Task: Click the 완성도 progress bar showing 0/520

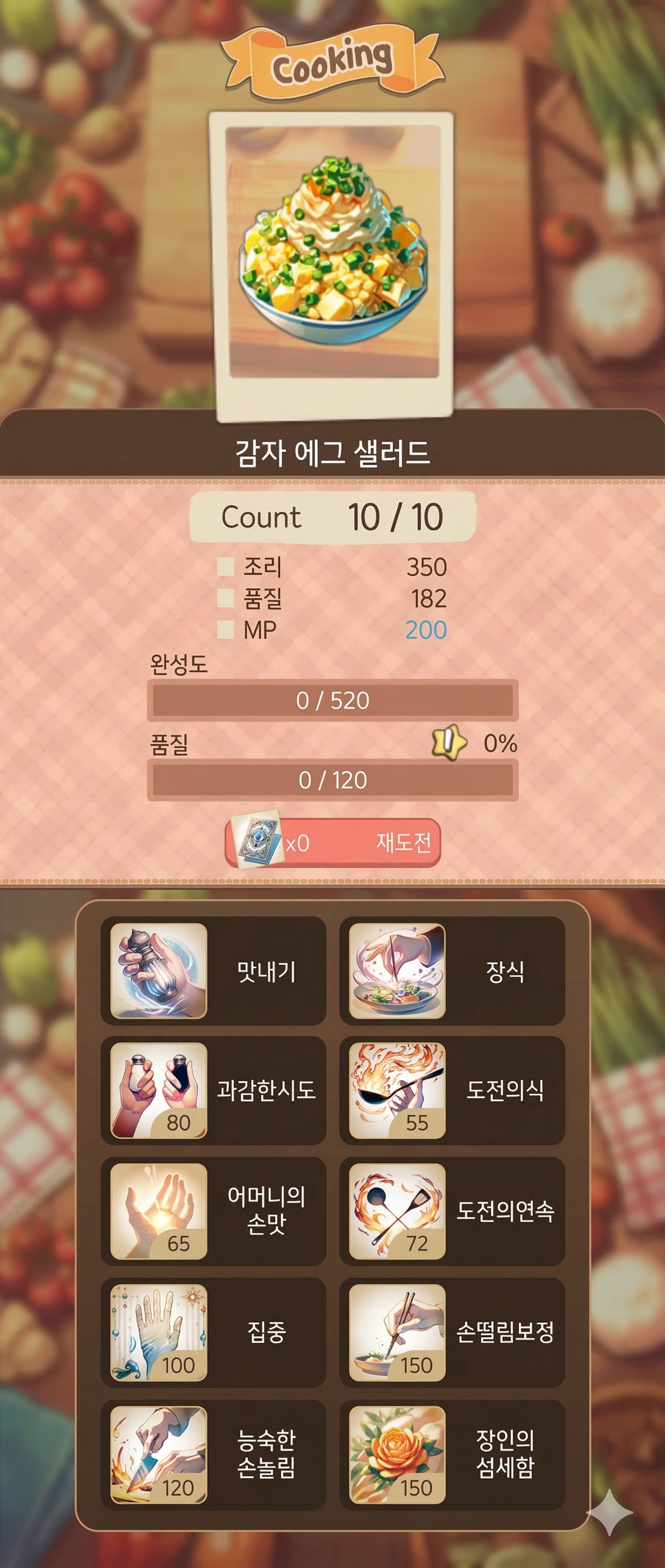Action: click(x=333, y=700)
